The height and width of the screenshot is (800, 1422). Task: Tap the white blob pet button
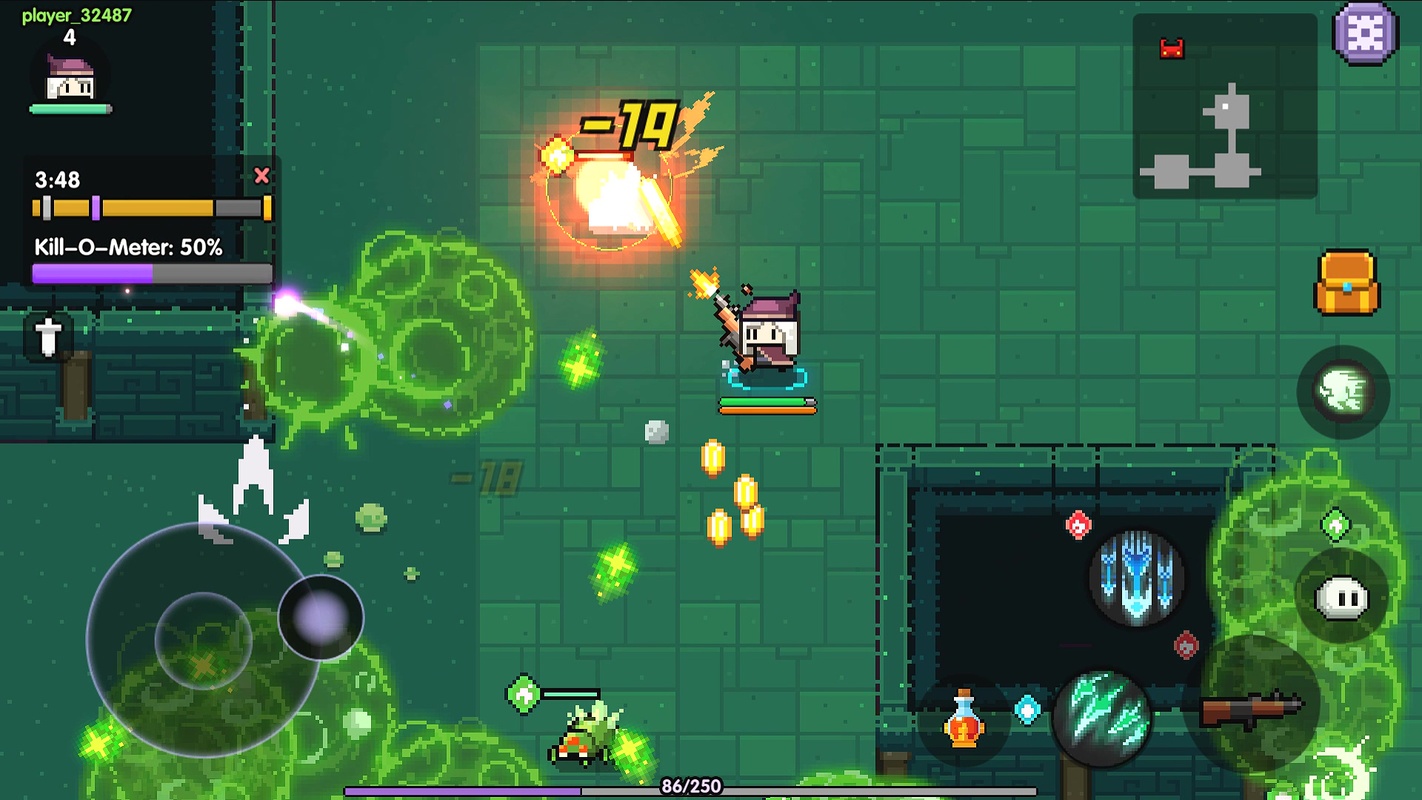click(x=1341, y=597)
